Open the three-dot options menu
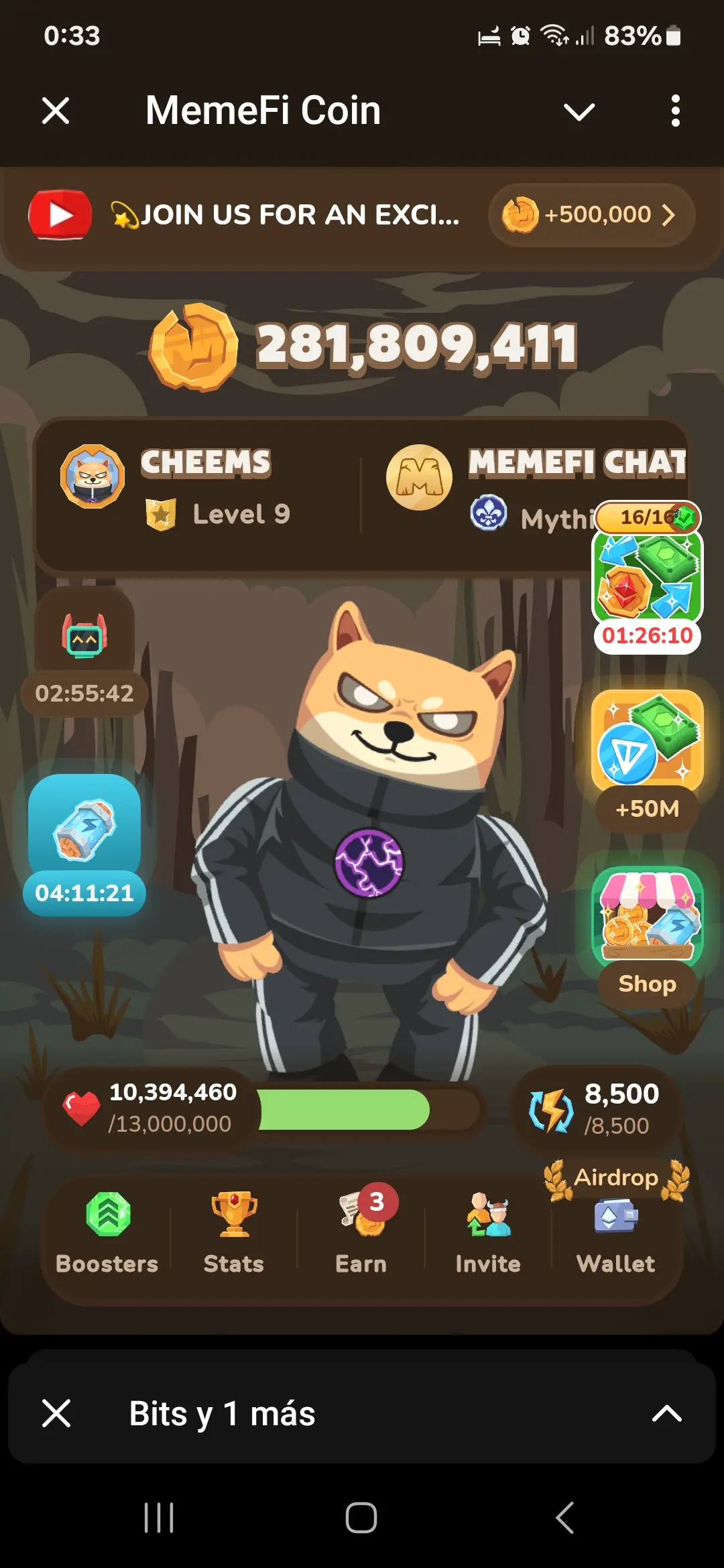The height and width of the screenshot is (1568, 724). pos(675,111)
